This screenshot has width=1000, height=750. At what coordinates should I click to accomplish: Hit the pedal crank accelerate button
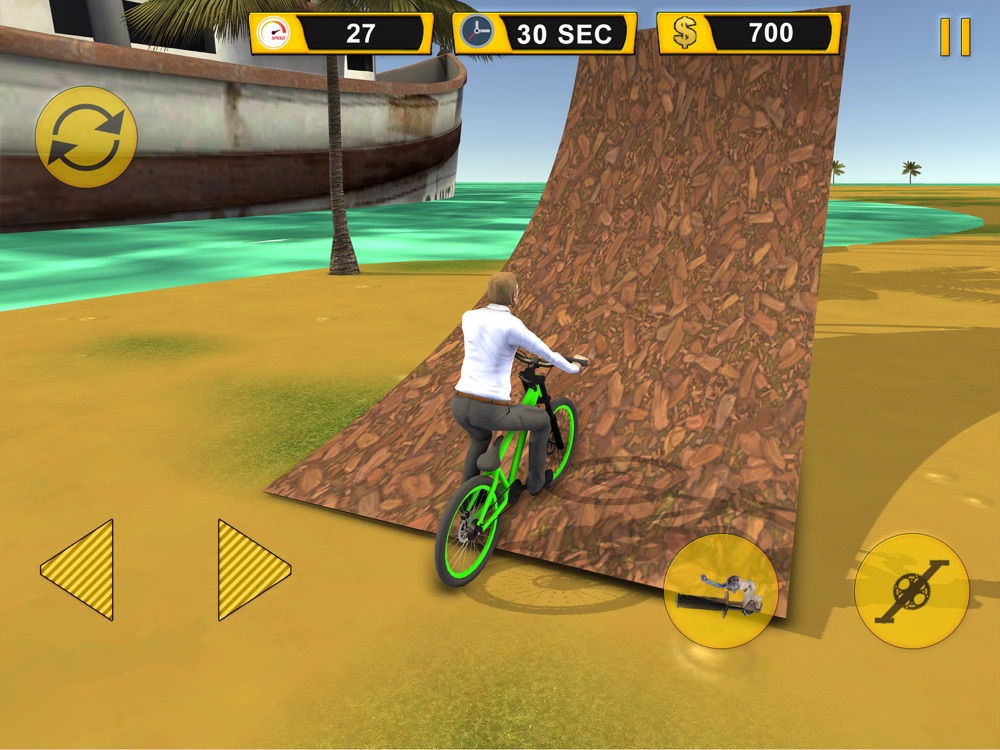pyautogui.click(x=911, y=591)
